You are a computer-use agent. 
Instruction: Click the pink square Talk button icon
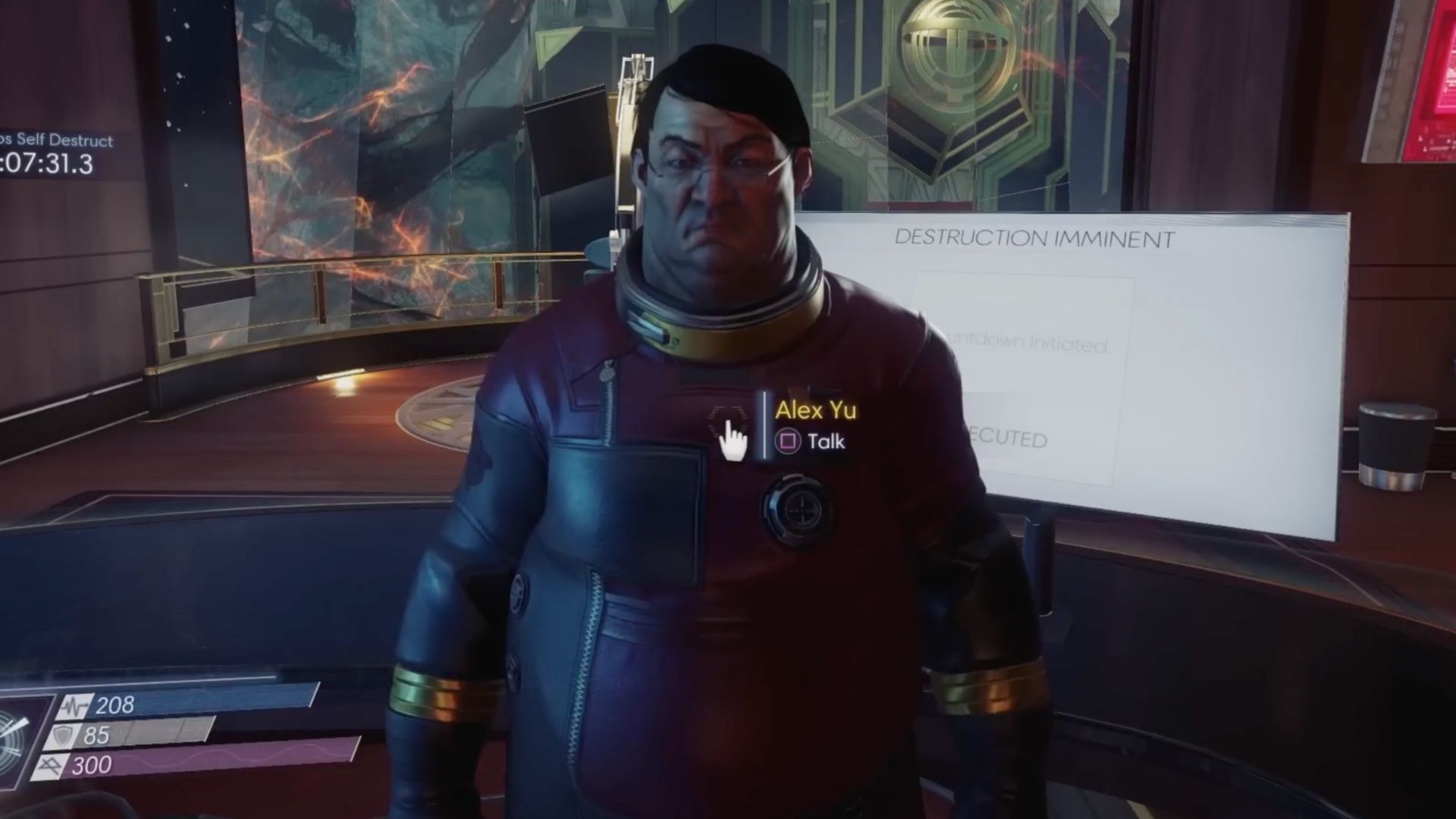[789, 441]
